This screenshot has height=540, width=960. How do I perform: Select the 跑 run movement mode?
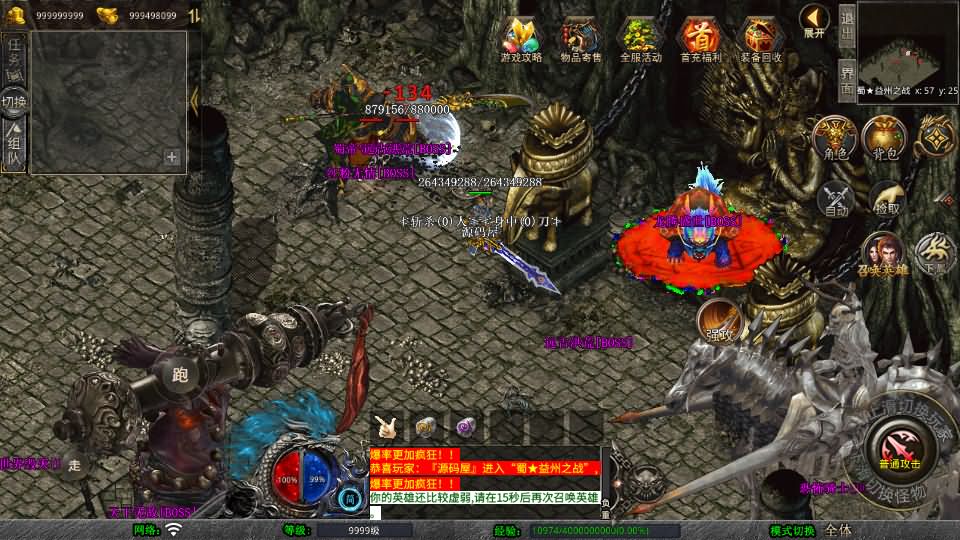click(x=180, y=372)
